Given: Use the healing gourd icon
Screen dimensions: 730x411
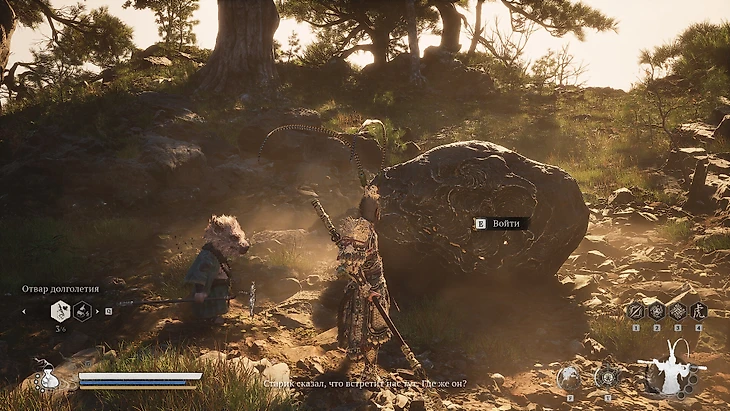Looking at the screenshot, I should (x=46, y=377).
